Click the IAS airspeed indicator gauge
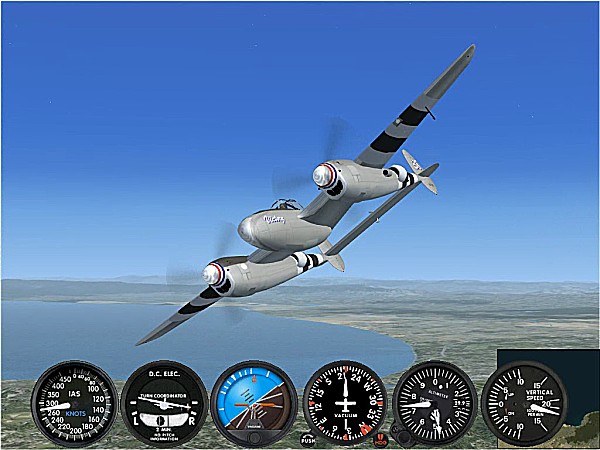Screen dimensions: 600x450 [74, 403]
